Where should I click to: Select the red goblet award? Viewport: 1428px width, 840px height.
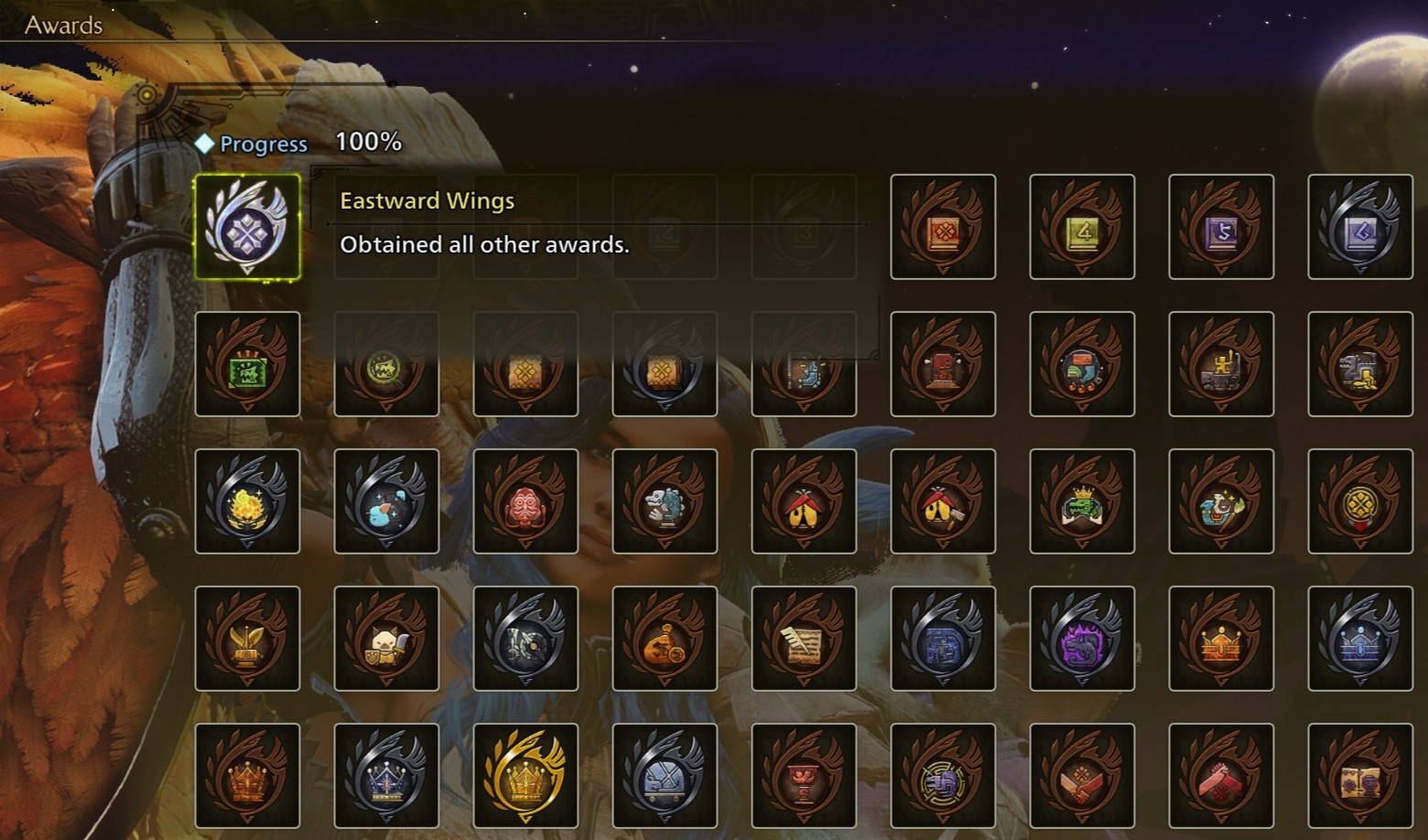pos(804,776)
